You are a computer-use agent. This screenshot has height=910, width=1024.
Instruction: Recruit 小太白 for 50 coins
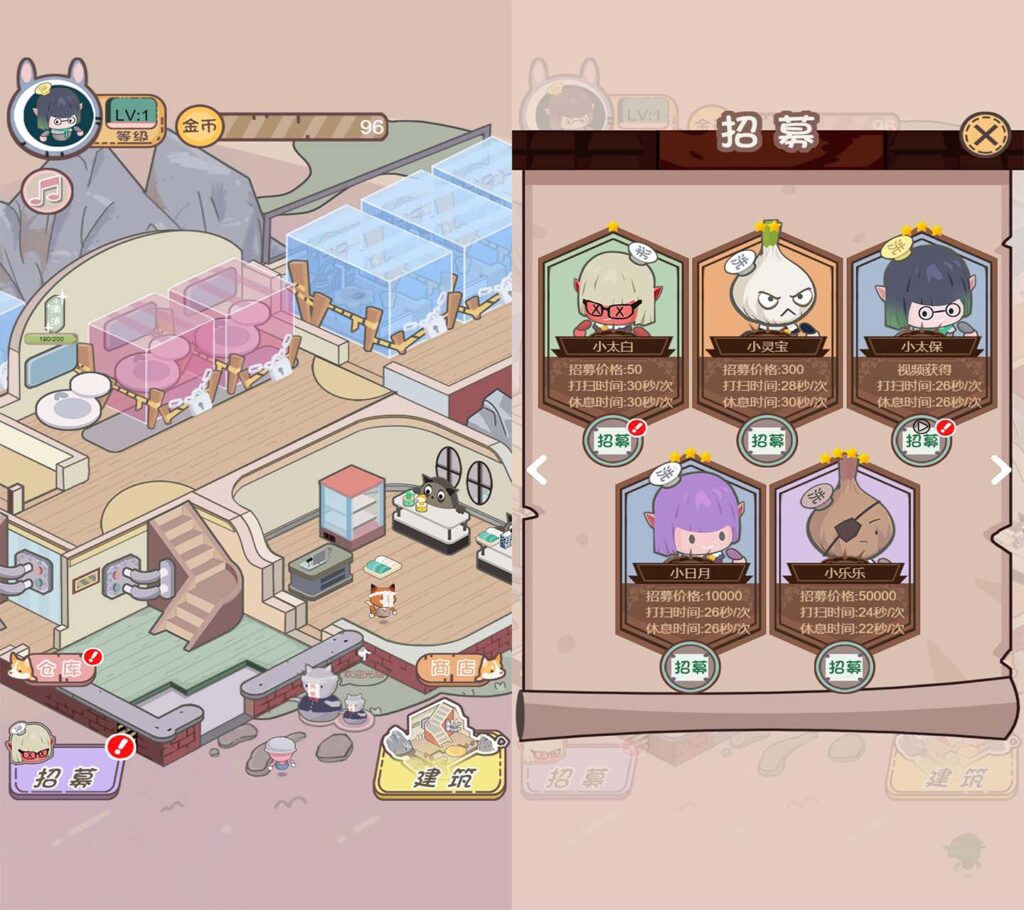(613, 440)
